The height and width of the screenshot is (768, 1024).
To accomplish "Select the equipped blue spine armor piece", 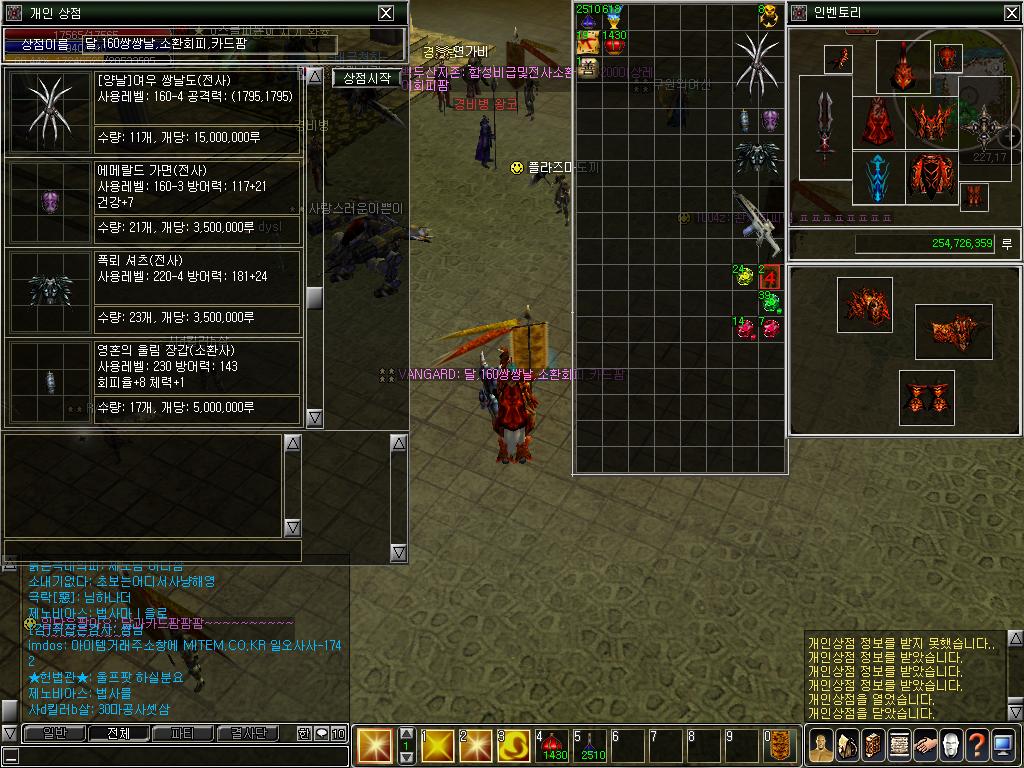I will click(877, 177).
